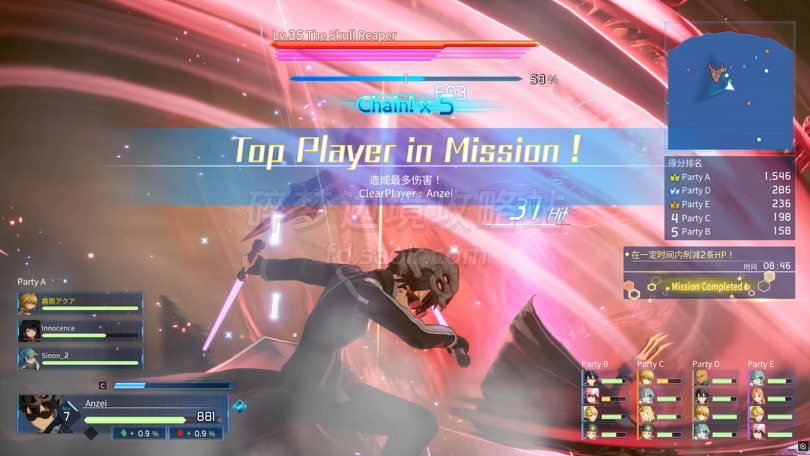Select party member Sinon_2

click(x=80, y=357)
